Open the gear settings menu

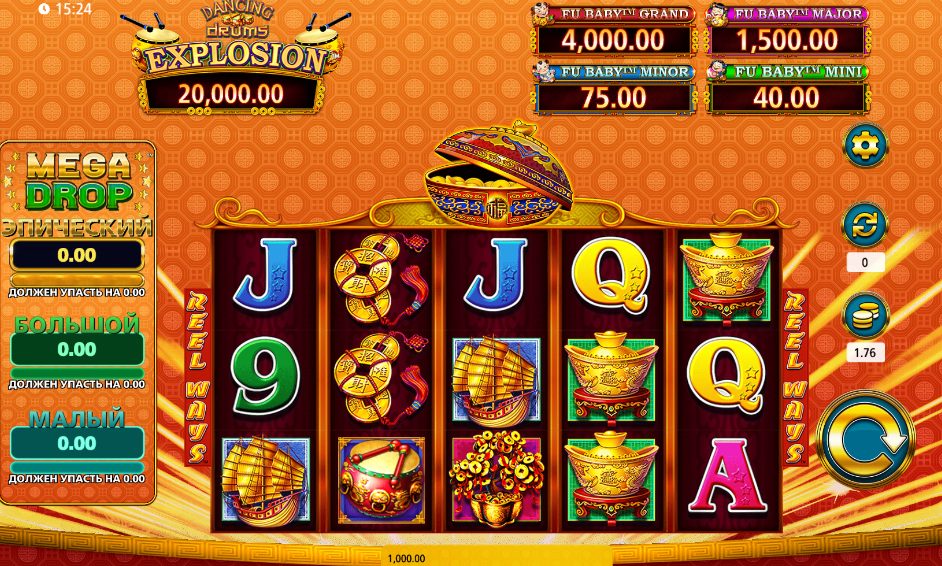tap(864, 146)
